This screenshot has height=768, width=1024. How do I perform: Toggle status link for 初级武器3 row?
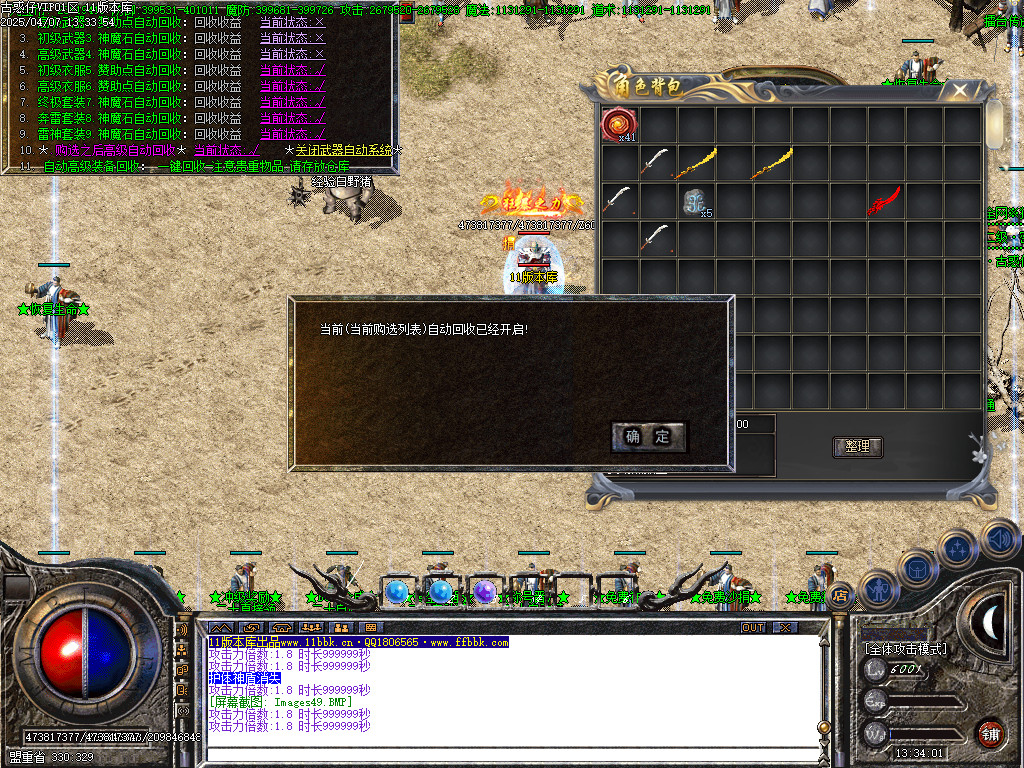tap(292, 38)
